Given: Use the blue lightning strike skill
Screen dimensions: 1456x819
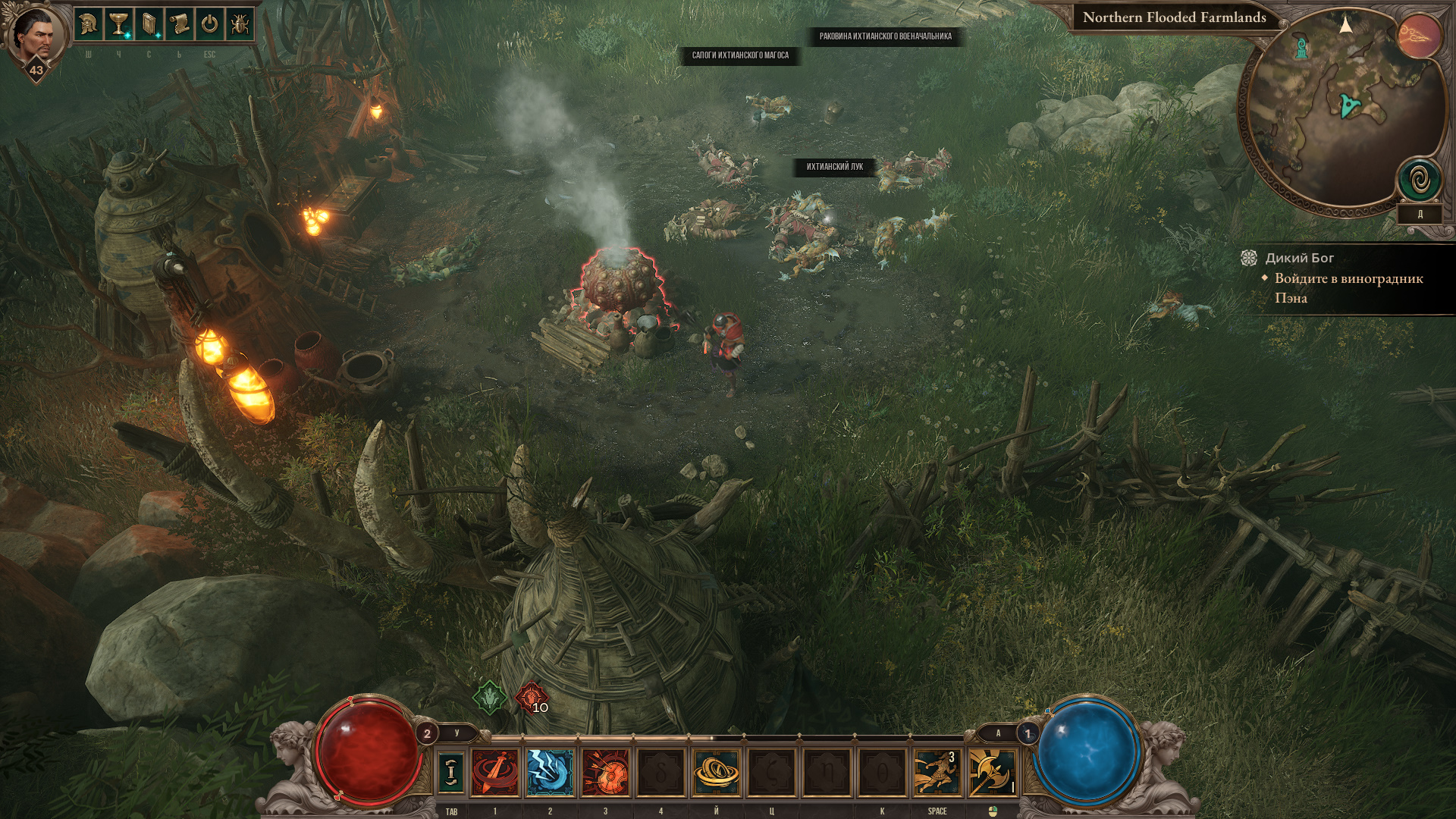Looking at the screenshot, I should pyautogui.click(x=551, y=773).
